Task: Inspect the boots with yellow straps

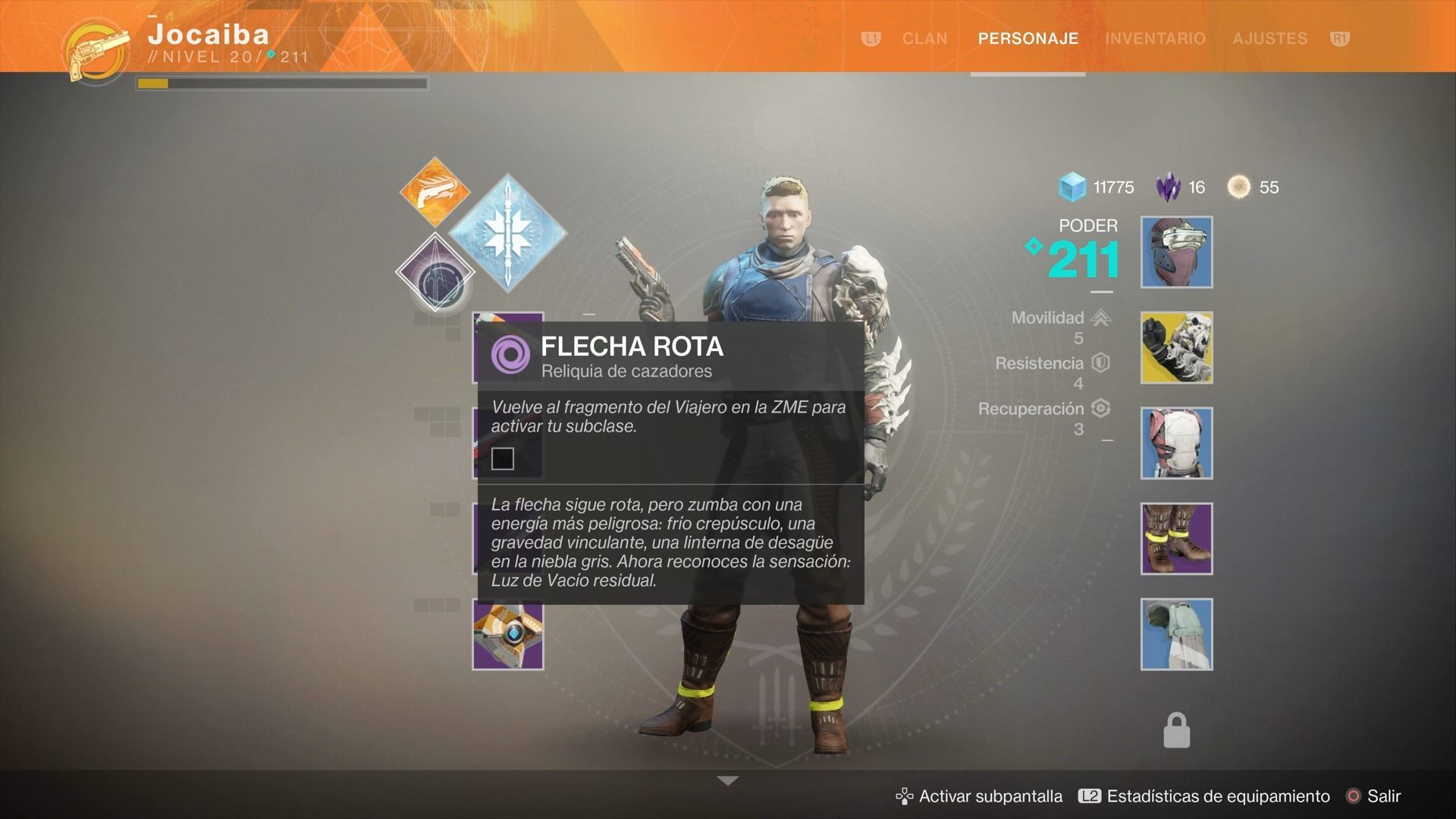Action: pyautogui.click(x=1176, y=539)
